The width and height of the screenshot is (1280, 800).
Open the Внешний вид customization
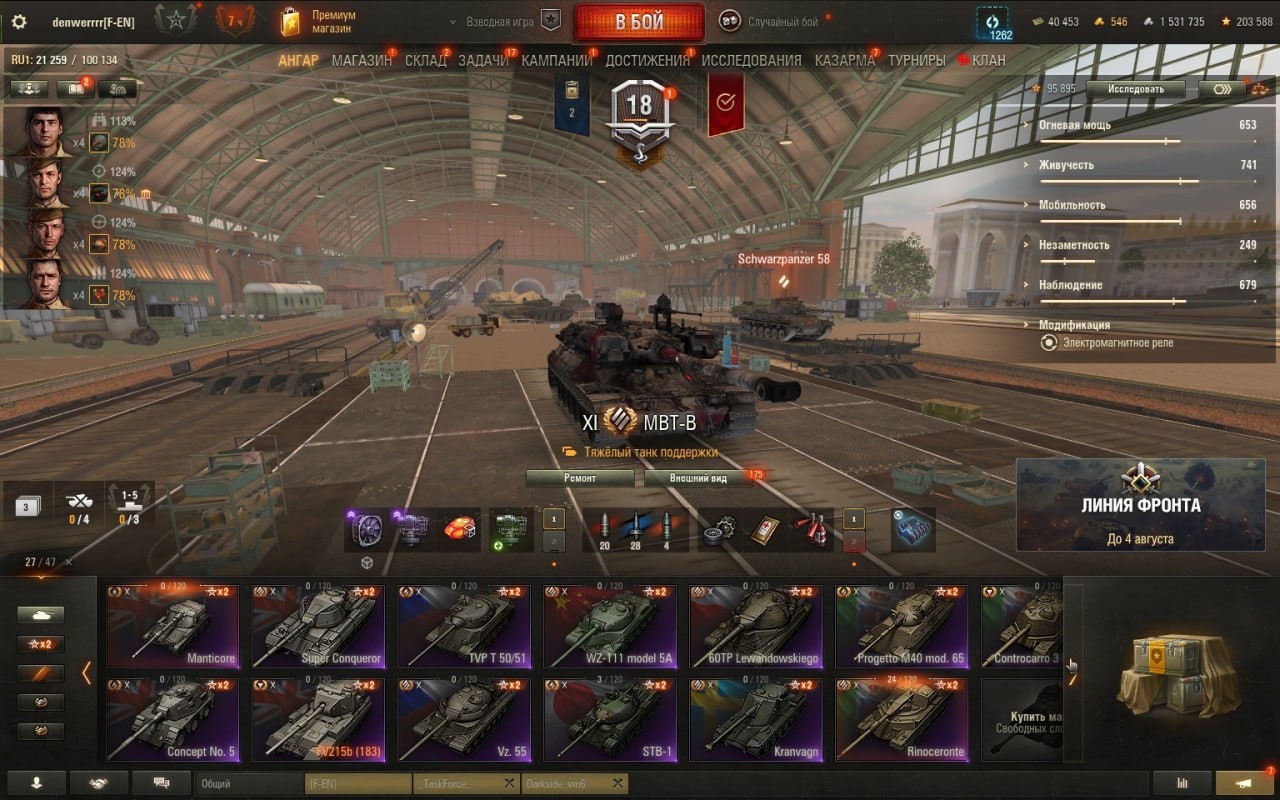699,478
